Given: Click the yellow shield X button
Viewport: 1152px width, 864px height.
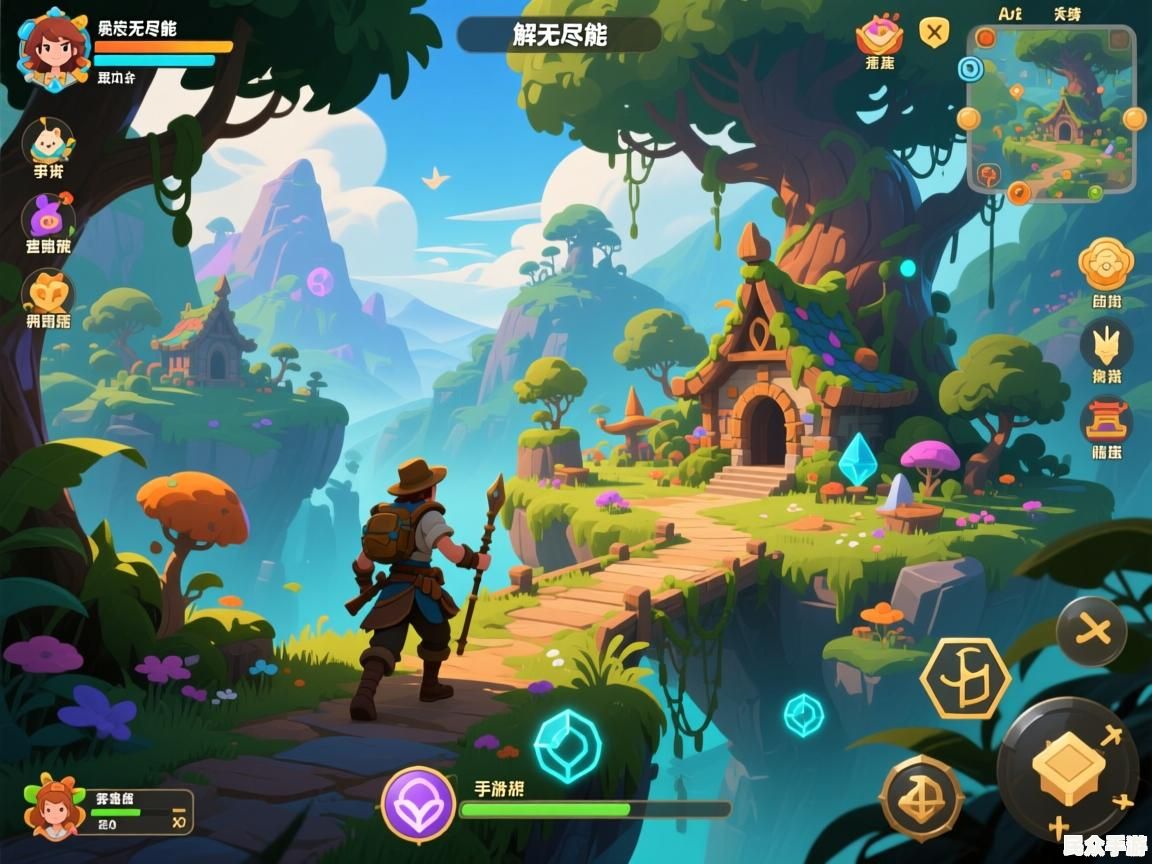Looking at the screenshot, I should point(934,33).
